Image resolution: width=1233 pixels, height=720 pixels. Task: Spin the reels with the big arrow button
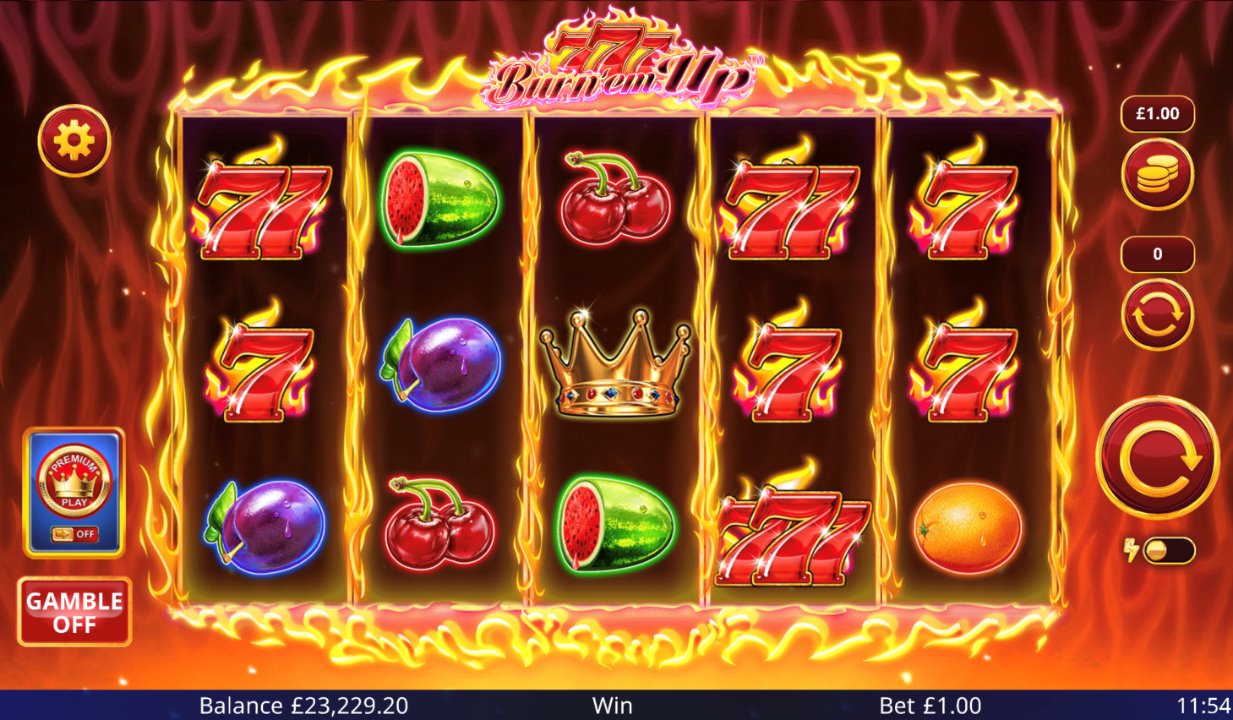coord(1157,457)
